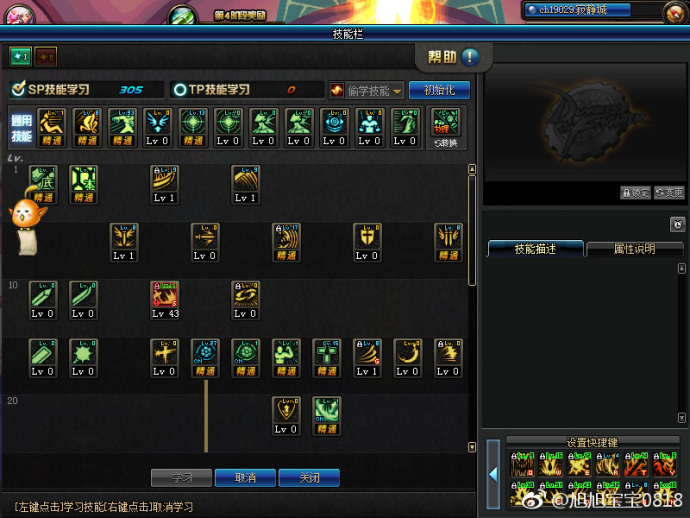Click the 学习 learn button

(182, 478)
